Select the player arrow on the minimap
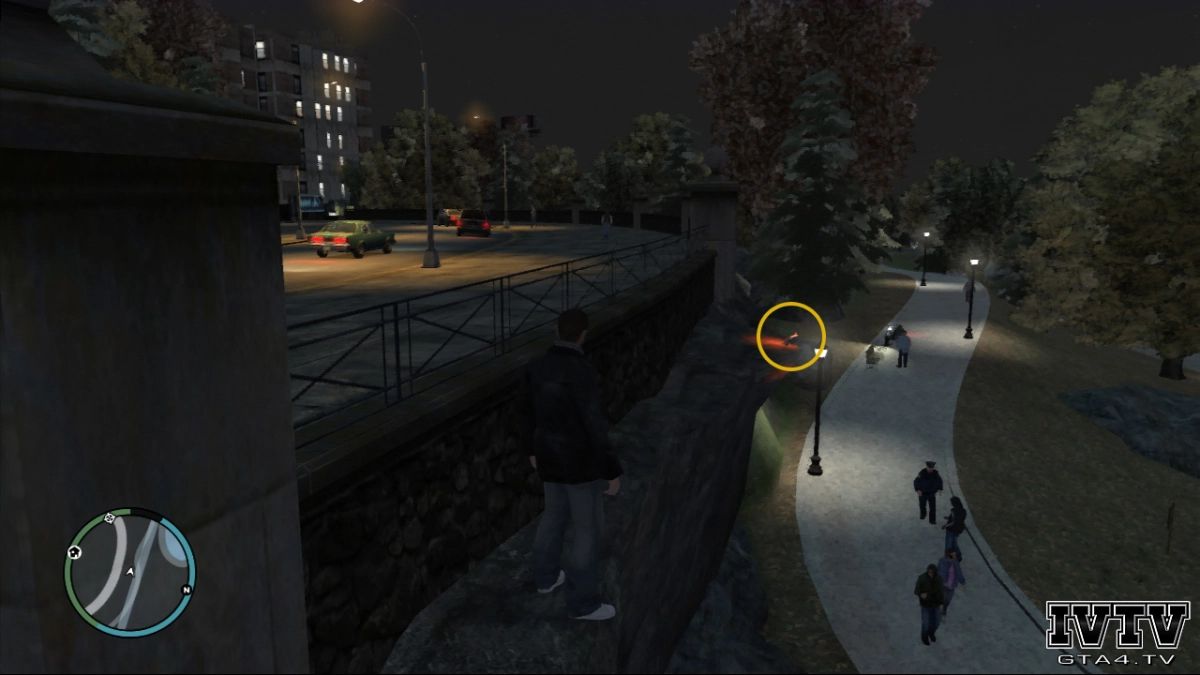Viewport: 1200px width, 675px height. (130, 571)
